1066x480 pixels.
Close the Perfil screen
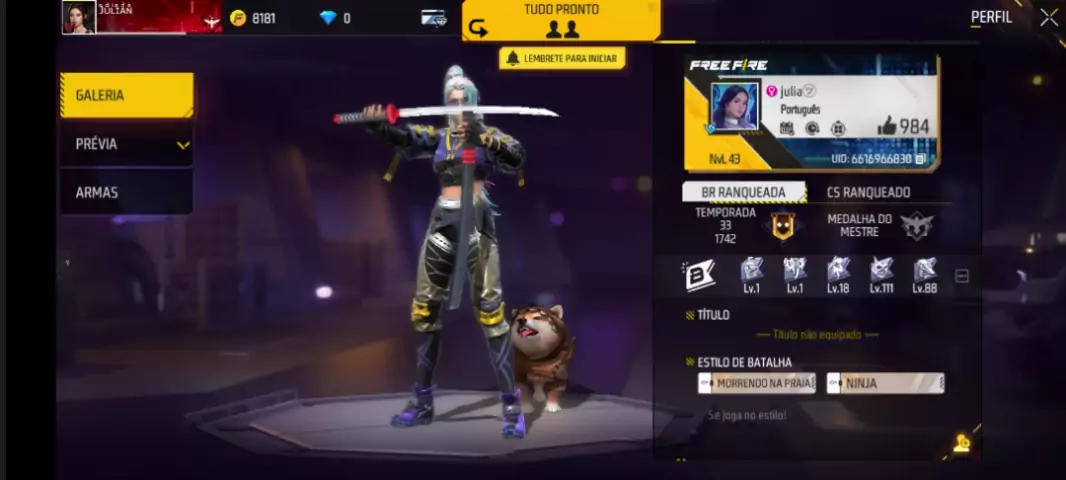click(x=1048, y=17)
